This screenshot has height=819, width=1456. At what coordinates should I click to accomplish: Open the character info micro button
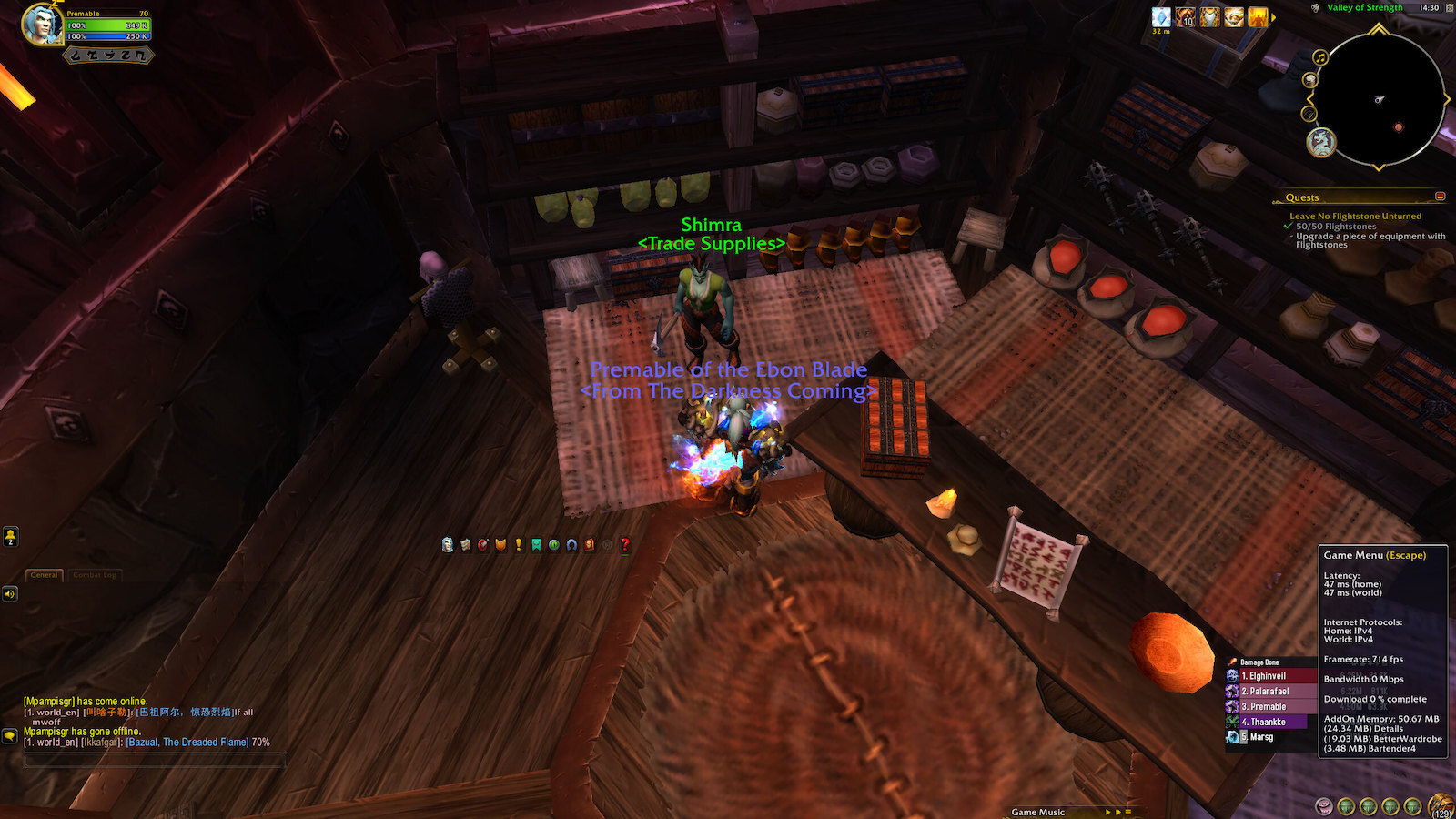tap(447, 544)
